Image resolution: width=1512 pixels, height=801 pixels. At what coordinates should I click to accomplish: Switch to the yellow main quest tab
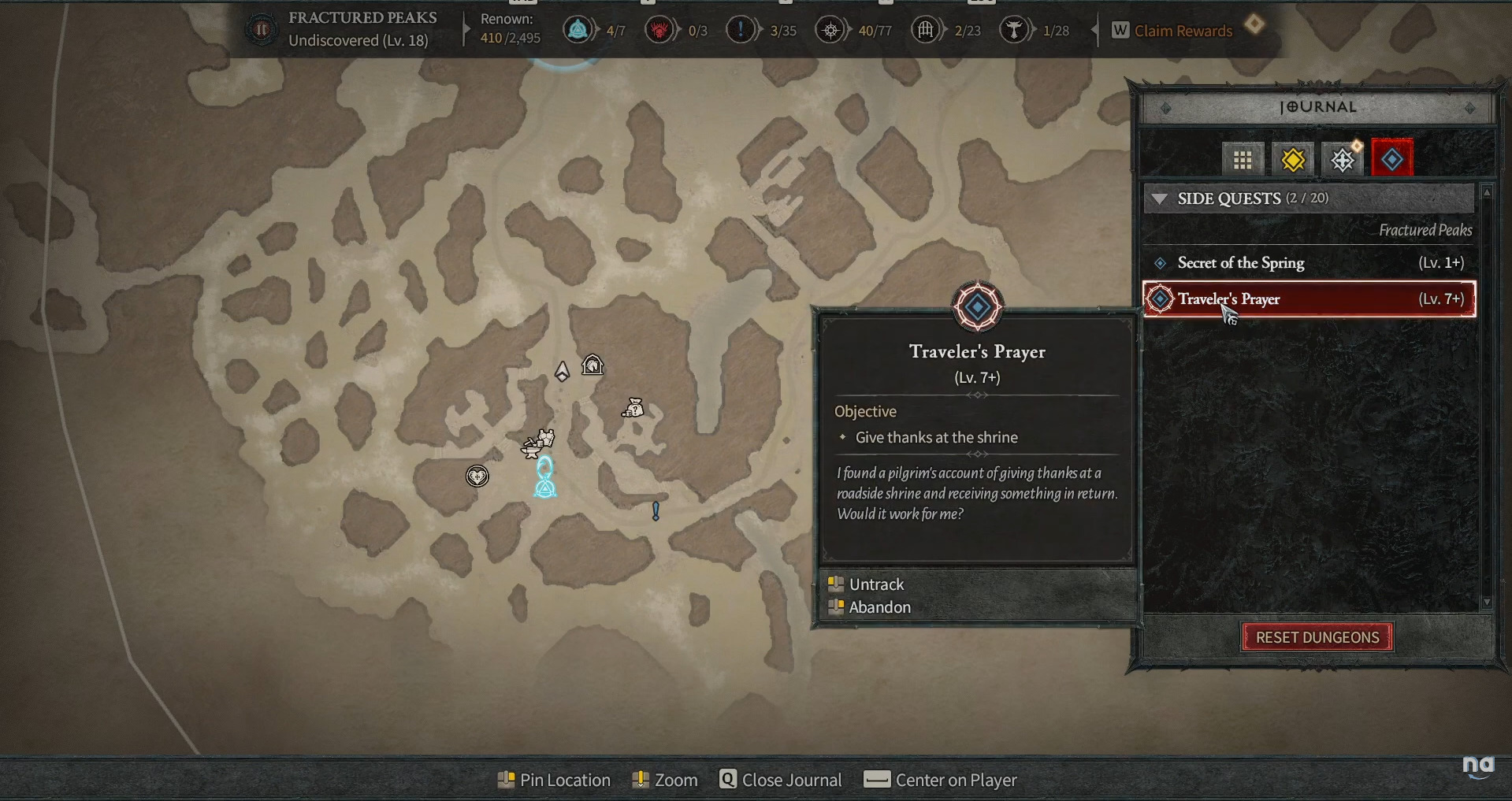(x=1292, y=160)
